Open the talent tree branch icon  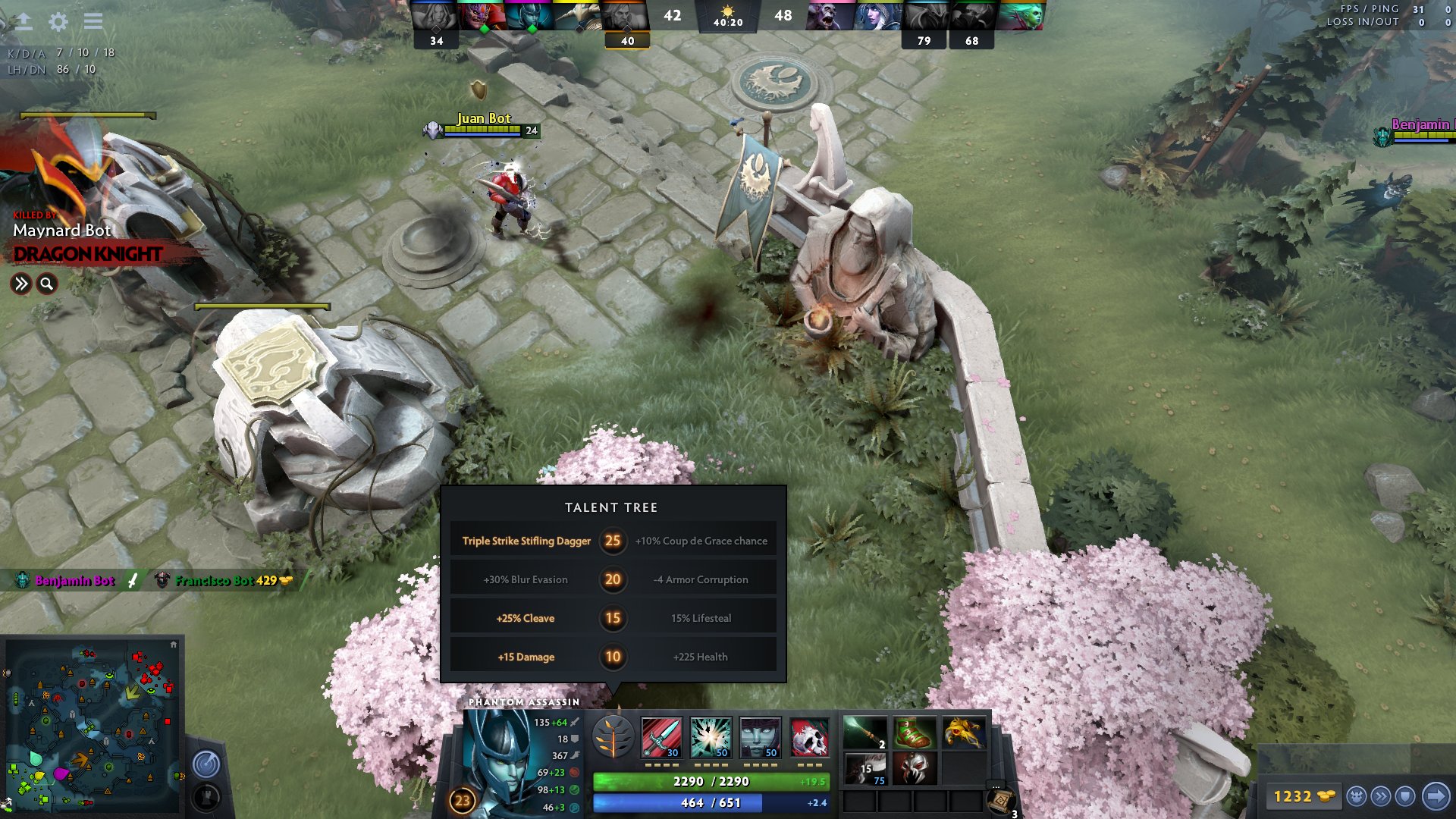pyautogui.click(x=613, y=736)
